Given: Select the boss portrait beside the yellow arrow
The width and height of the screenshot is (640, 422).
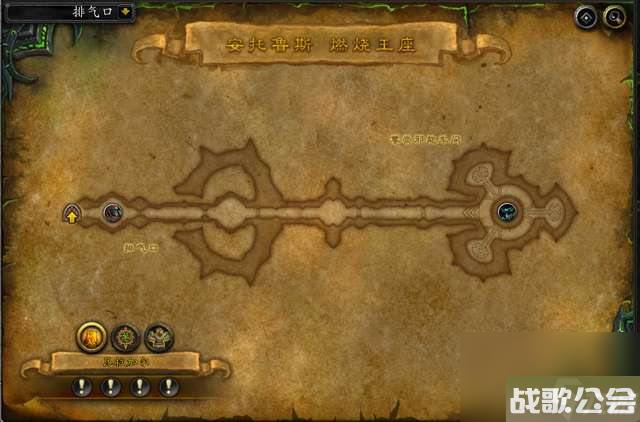Looking at the screenshot, I should (113, 212).
